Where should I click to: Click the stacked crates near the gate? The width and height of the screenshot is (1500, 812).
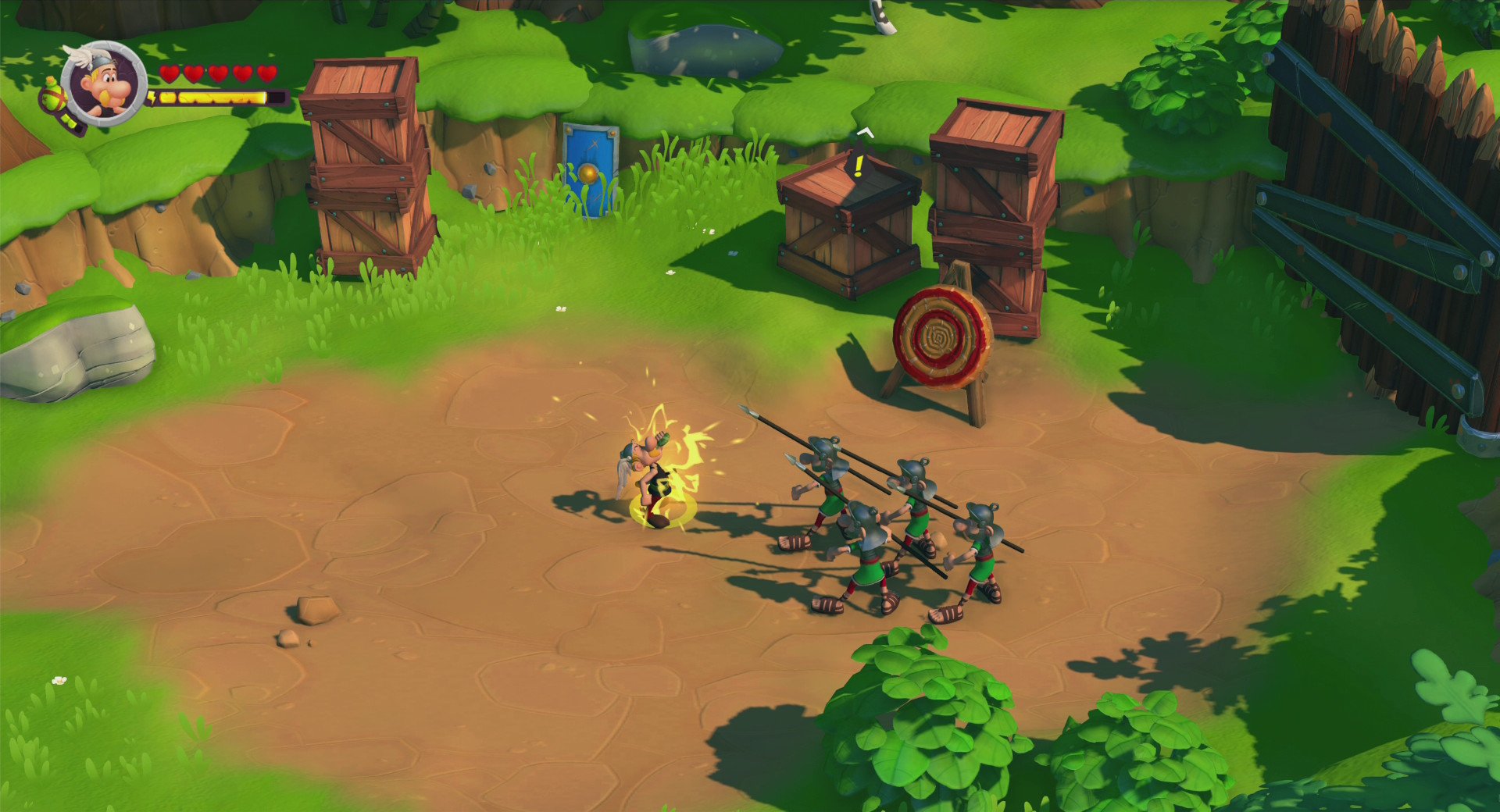click(x=992, y=203)
